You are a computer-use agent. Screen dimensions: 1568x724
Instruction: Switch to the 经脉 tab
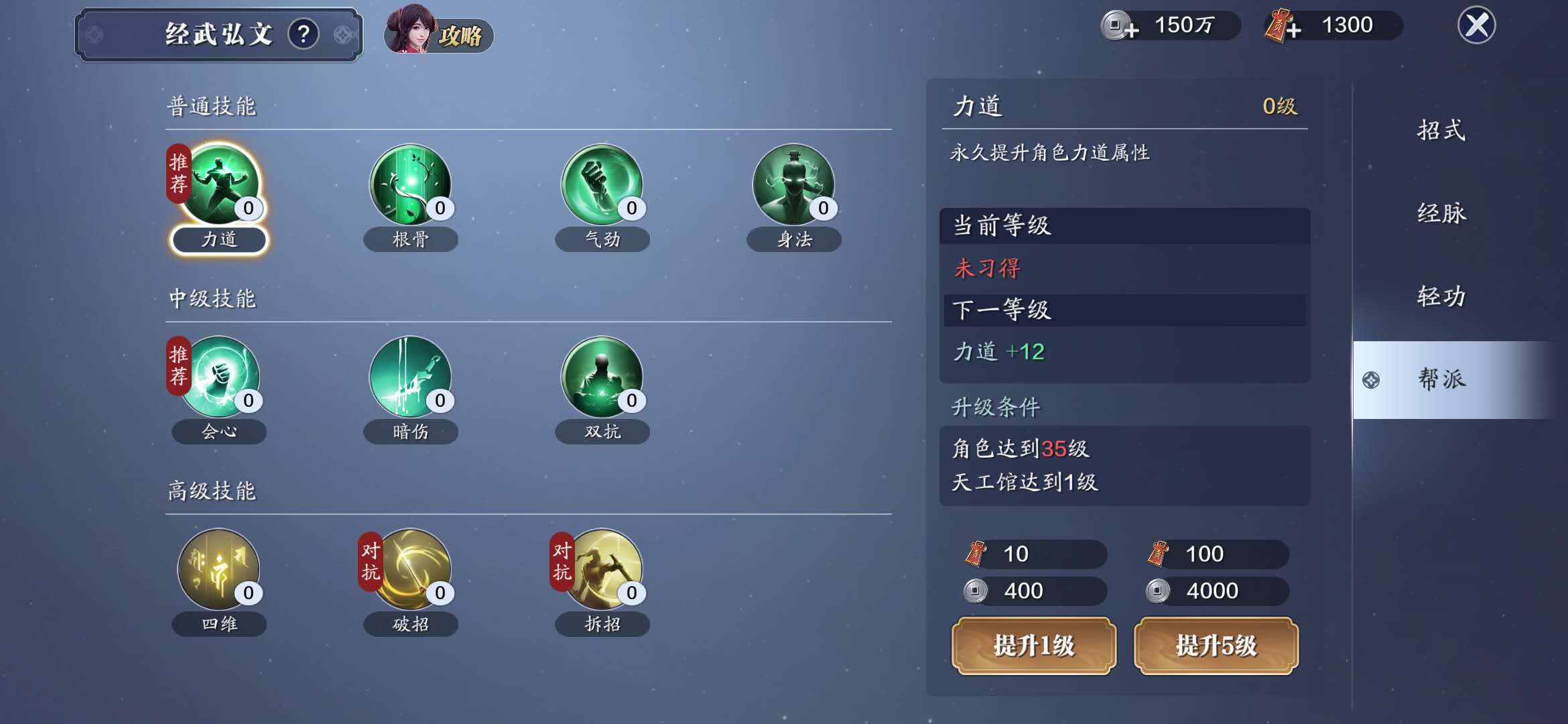[1441, 213]
